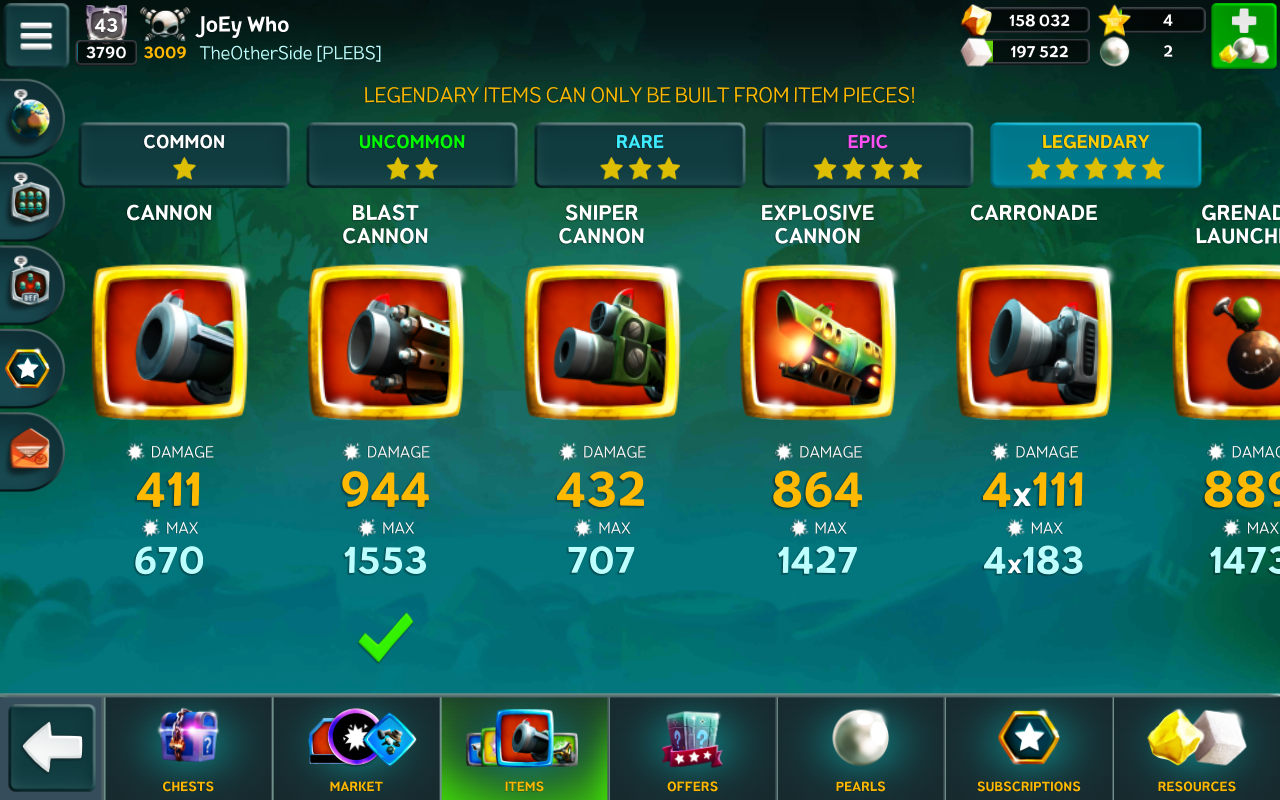Viewport: 1280px width, 800px height.
Task: Go to the Pearls shop section
Action: [x=860, y=748]
